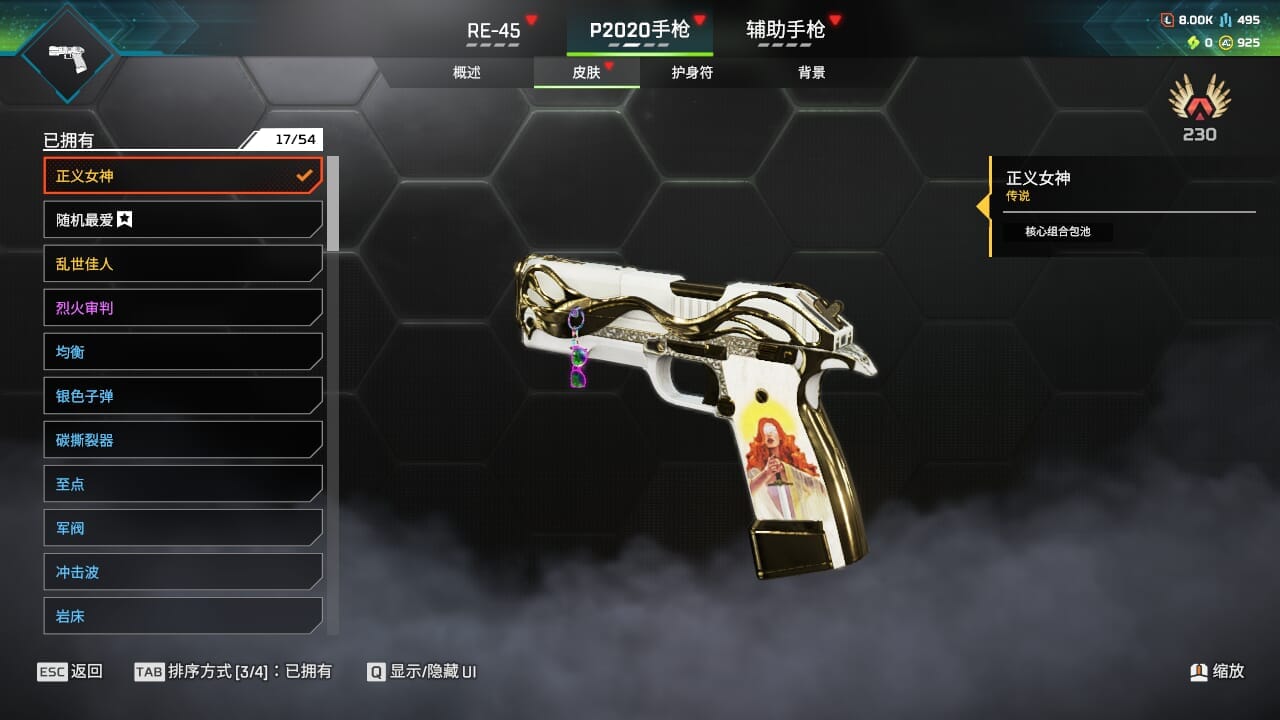Equip the 乱世佳人 skin
Image resolution: width=1280 pixels, height=720 pixels.
pyautogui.click(x=183, y=264)
